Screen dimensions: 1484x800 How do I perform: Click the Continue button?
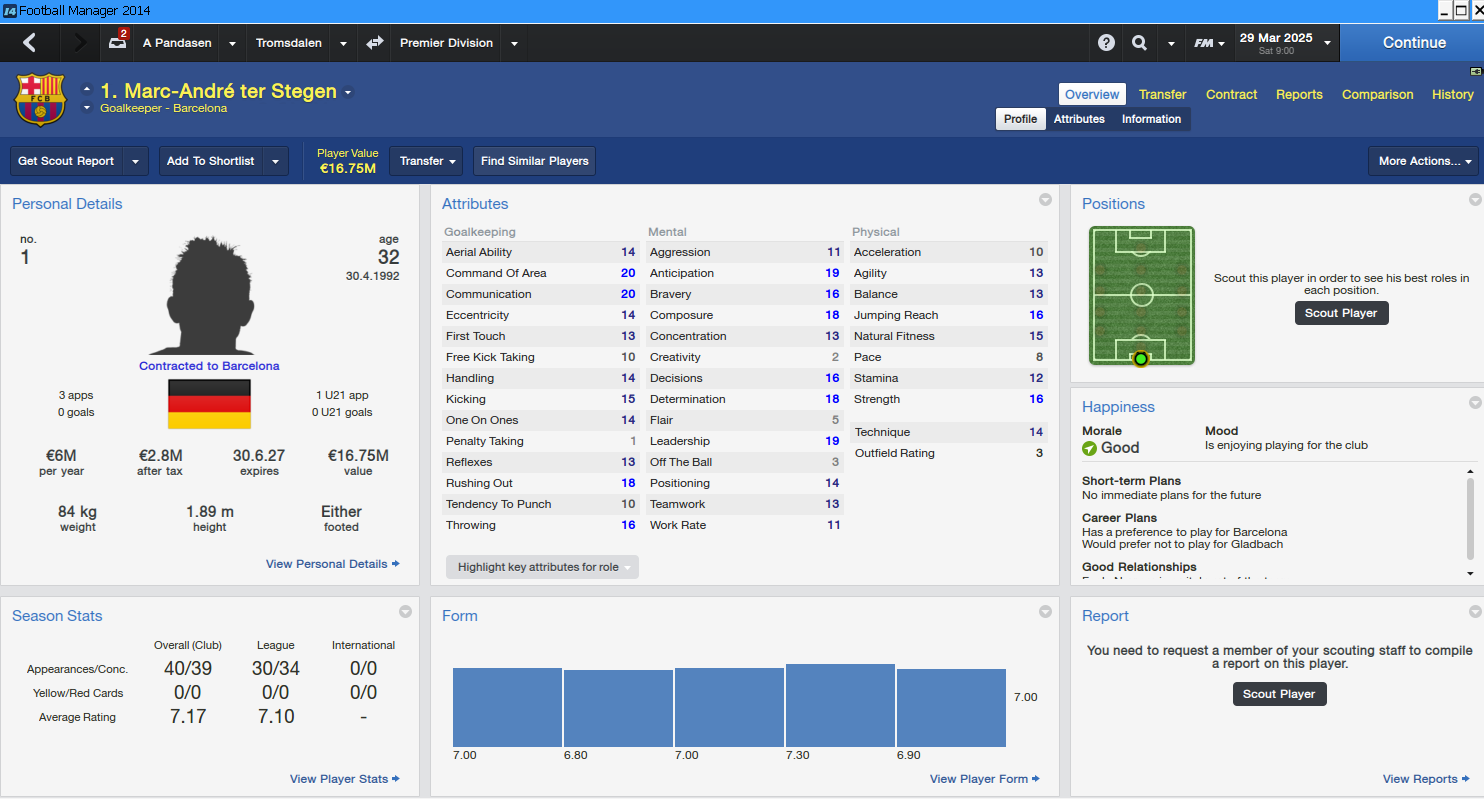click(x=1413, y=43)
